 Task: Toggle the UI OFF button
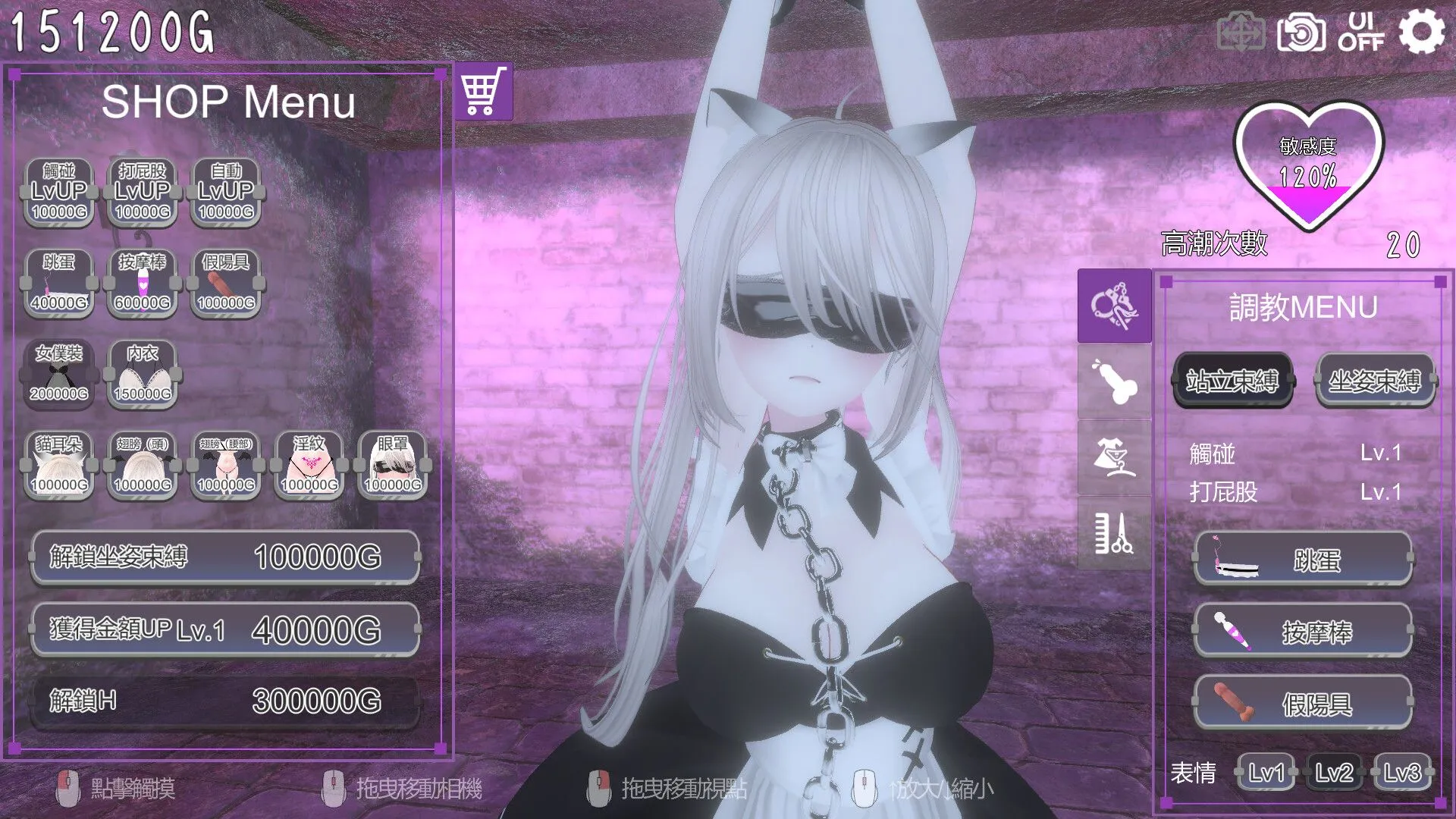click(1360, 33)
